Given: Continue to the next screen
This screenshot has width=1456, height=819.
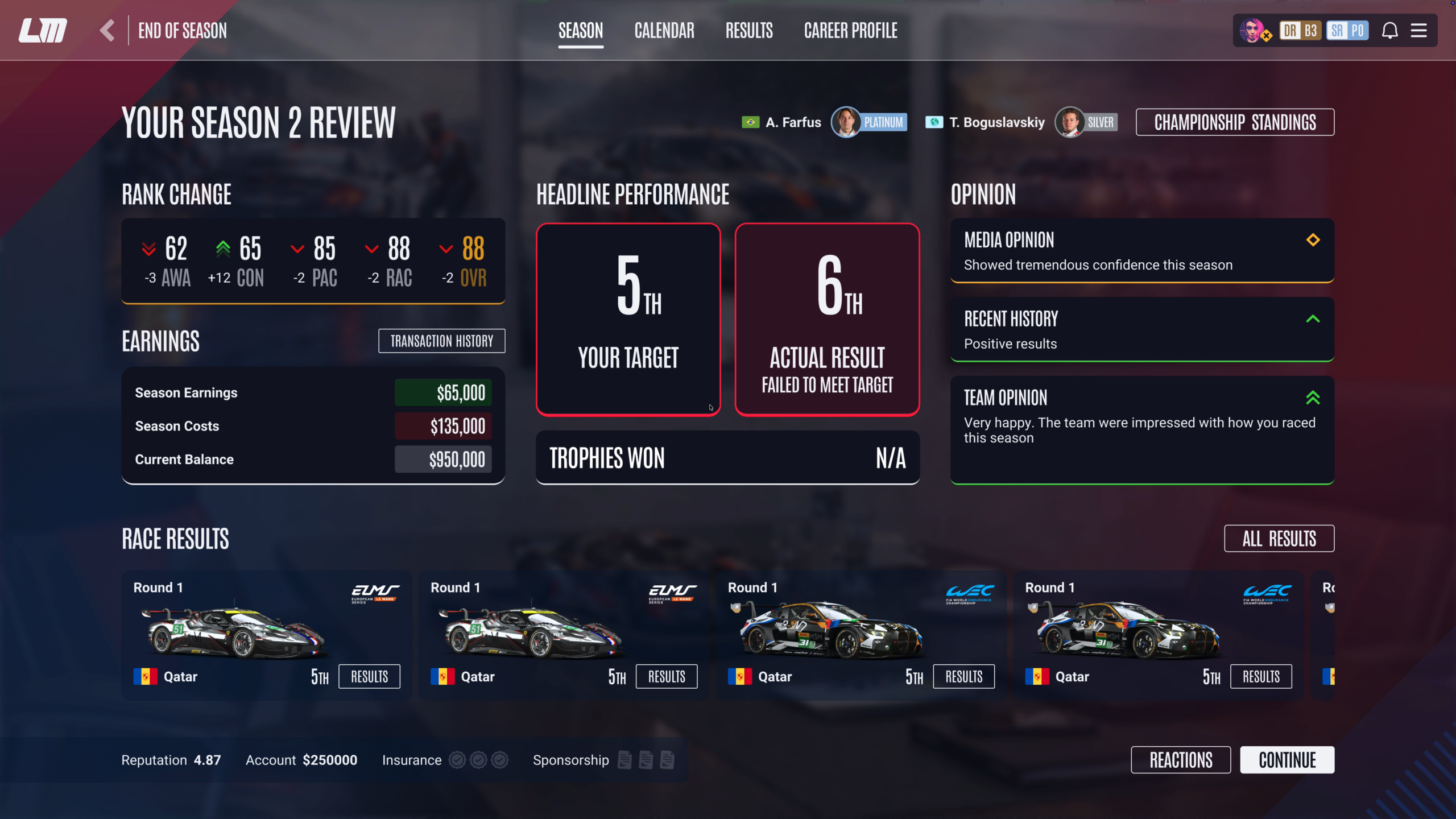Looking at the screenshot, I should 1287,760.
